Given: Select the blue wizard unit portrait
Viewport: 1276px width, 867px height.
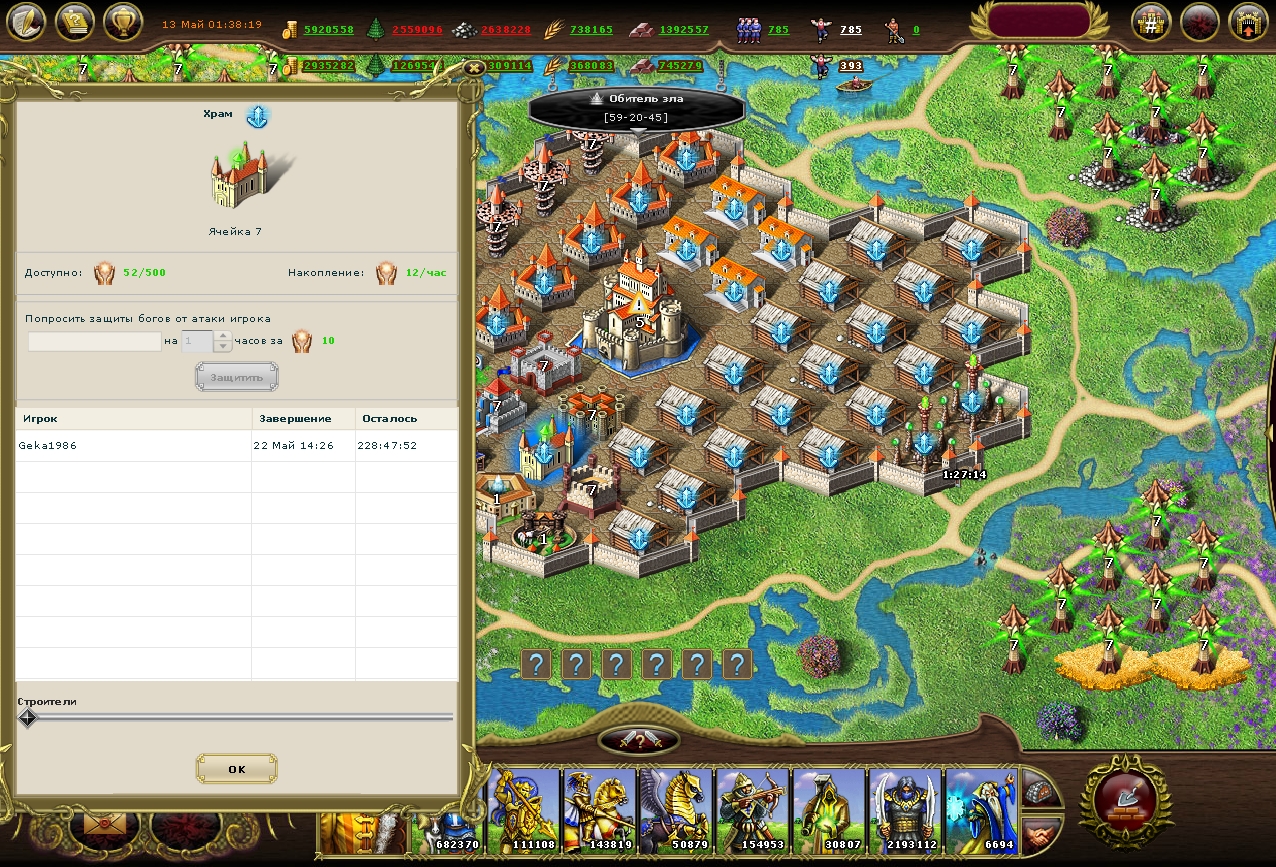Looking at the screenshot, I should click(x=982, y=810).
